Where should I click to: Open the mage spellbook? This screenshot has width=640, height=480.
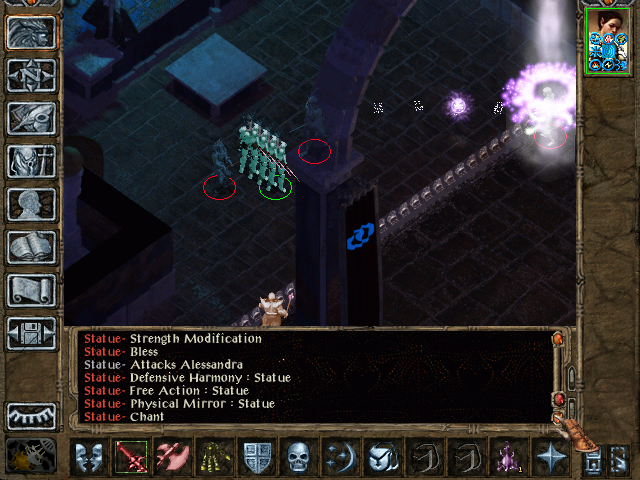31,247
